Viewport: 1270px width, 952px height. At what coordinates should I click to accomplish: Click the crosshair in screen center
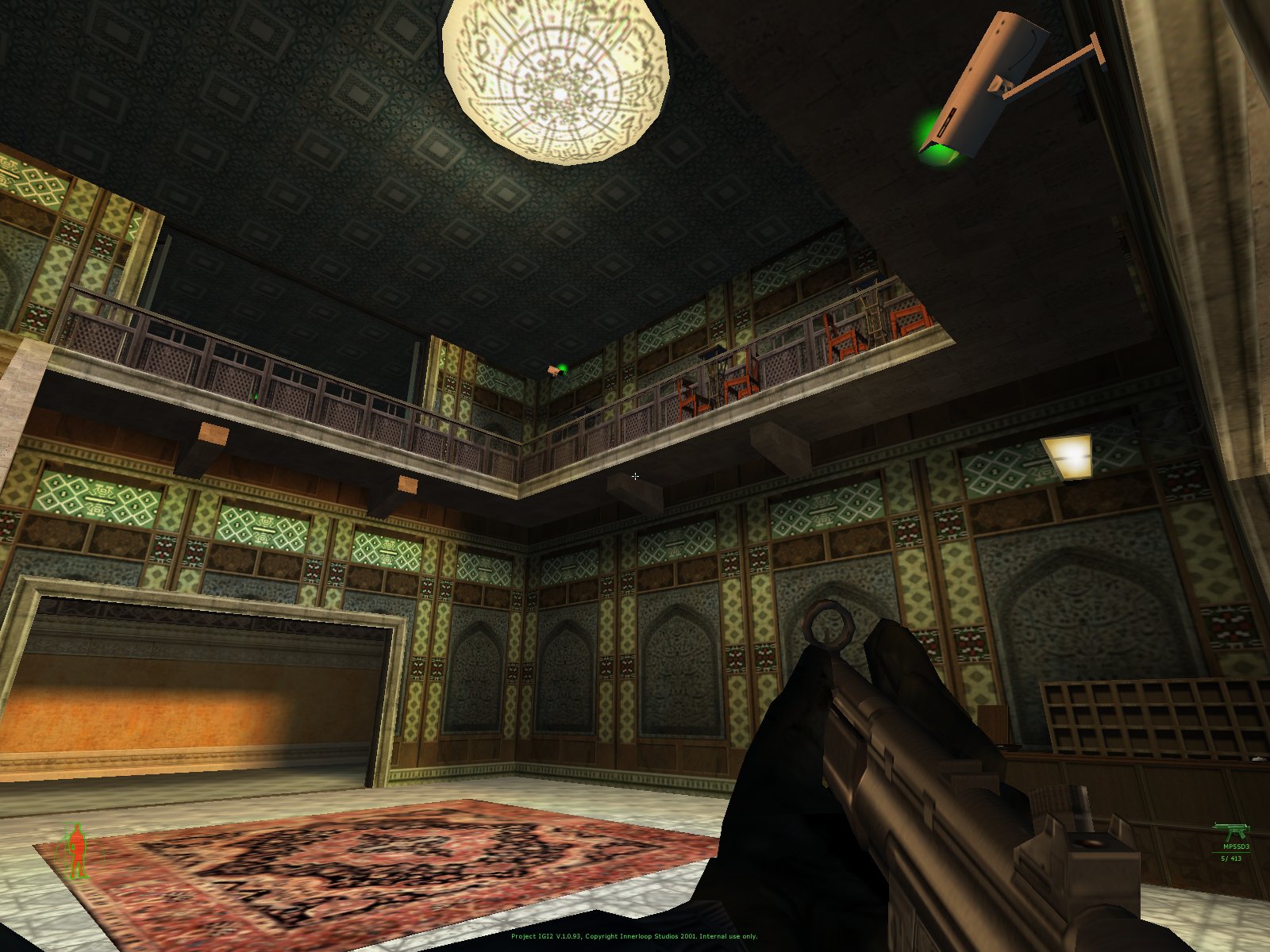click(635, 476)
